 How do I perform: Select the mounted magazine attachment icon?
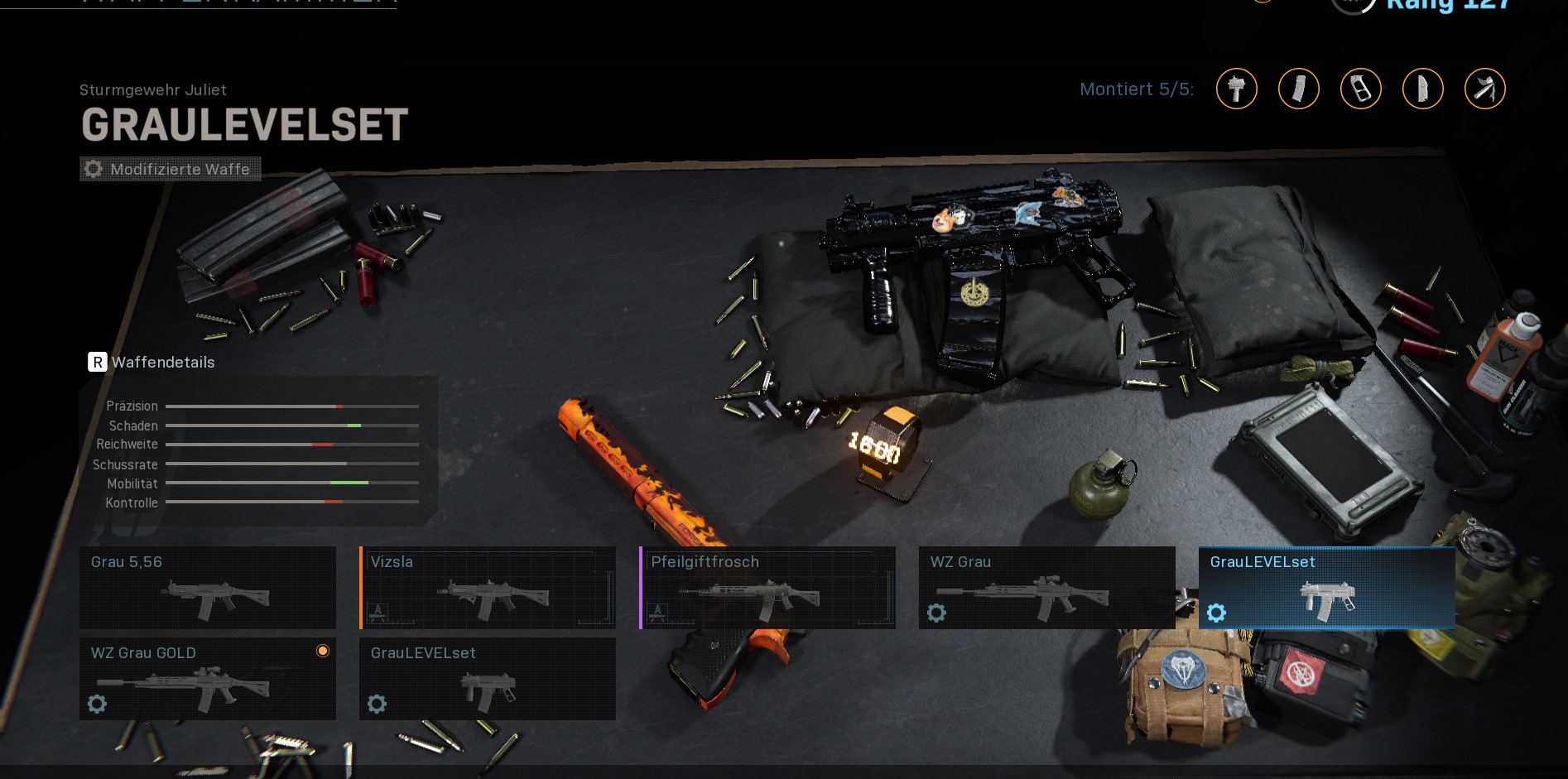(x=1299, y=89)
